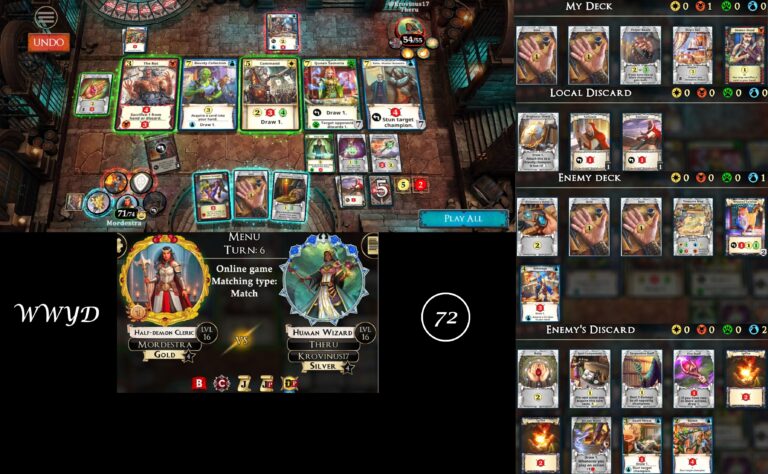The image size is (768, 474).
Task: Hit the Play All button
Action: 461,218
